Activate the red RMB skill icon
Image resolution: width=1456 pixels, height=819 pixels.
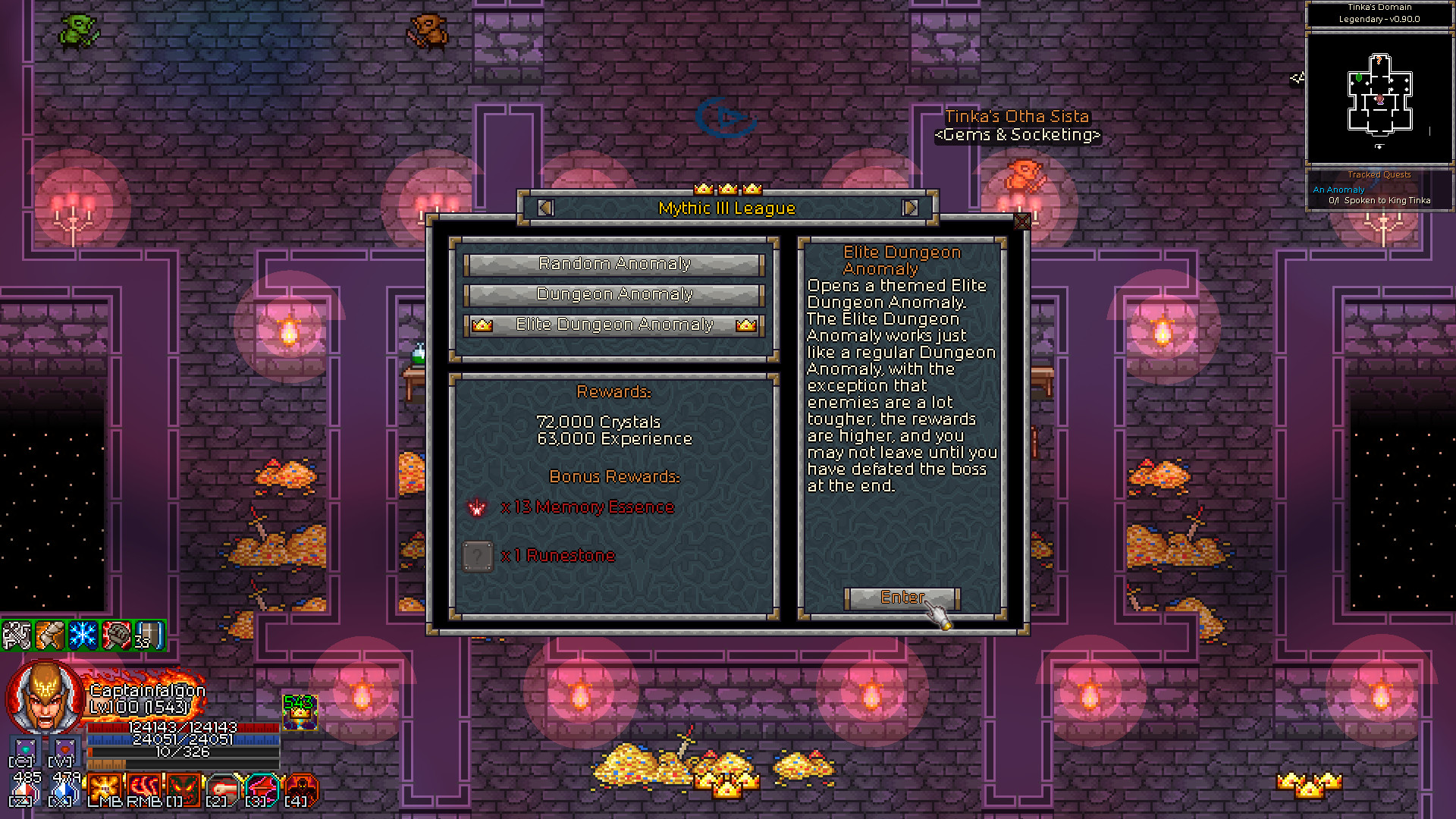point(144,789)
